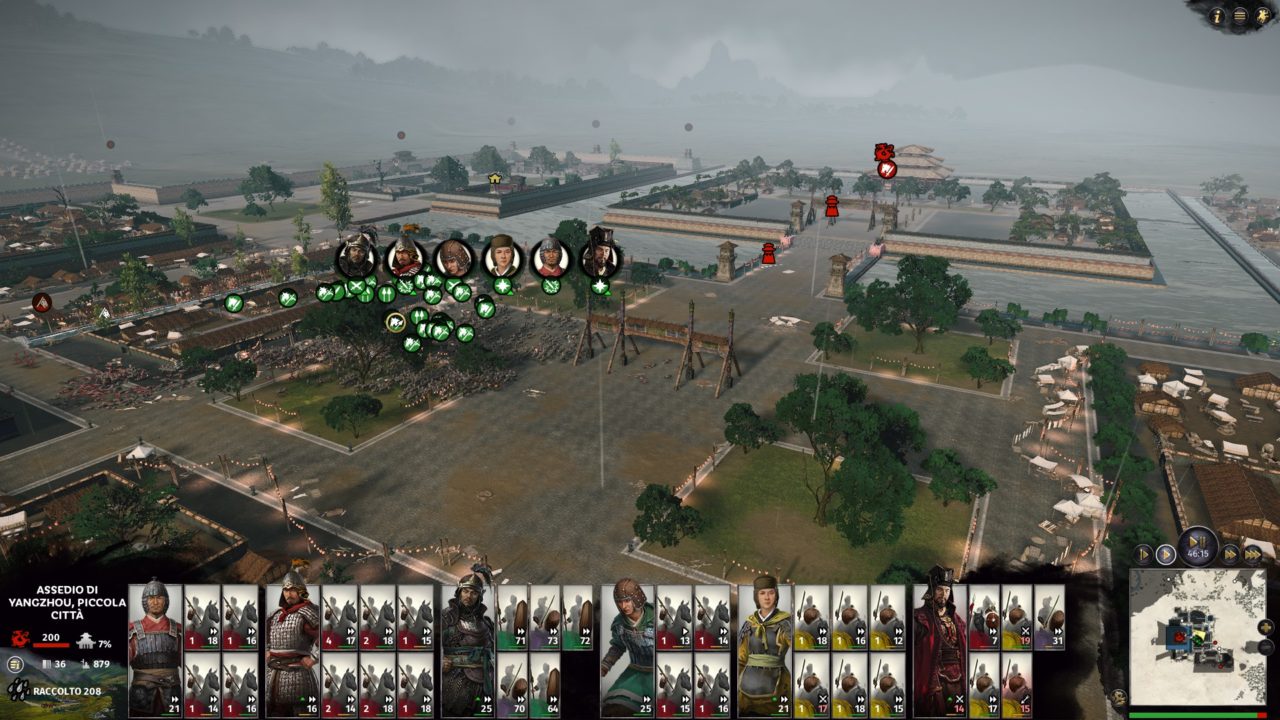The image size is (1280, 720).
Task: Select the dark-armored general with plumed helmet
Action: tap(468, 650)
